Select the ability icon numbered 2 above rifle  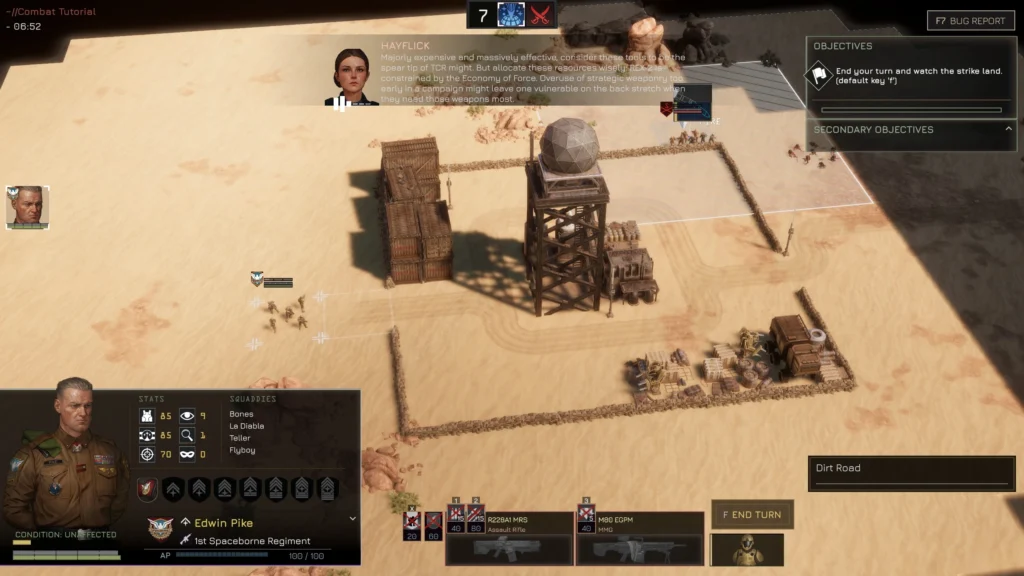click(475, 519)
